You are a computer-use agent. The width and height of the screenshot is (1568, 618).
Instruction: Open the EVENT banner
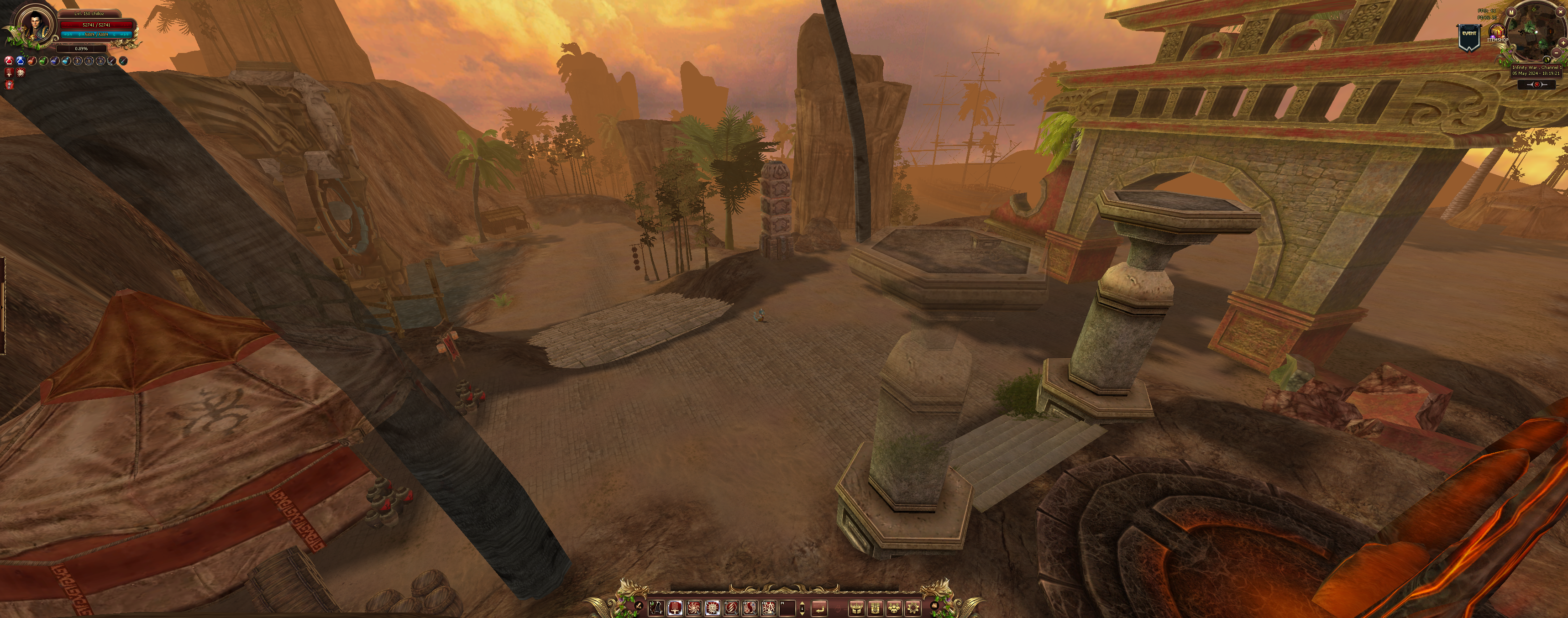1469,35
